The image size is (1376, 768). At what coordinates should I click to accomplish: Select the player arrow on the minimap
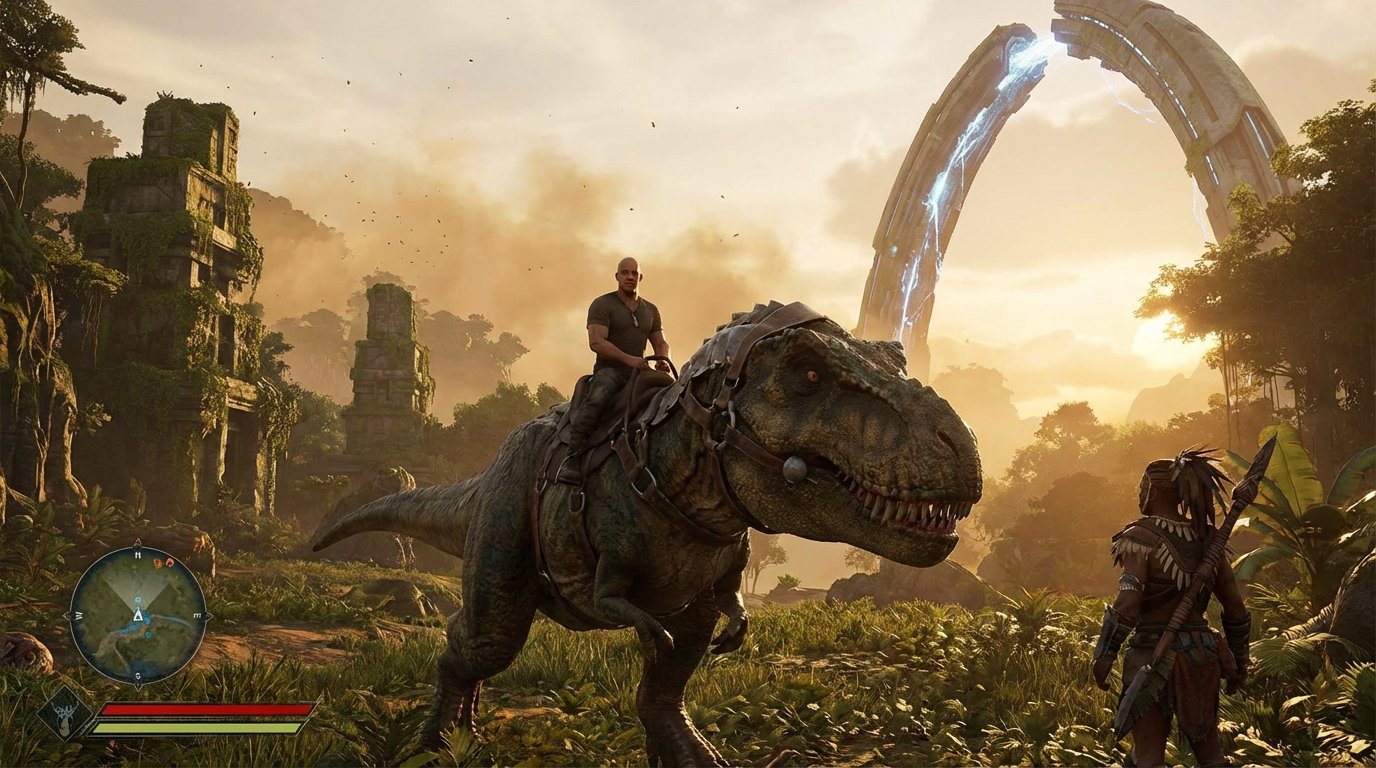pos(138,615)
